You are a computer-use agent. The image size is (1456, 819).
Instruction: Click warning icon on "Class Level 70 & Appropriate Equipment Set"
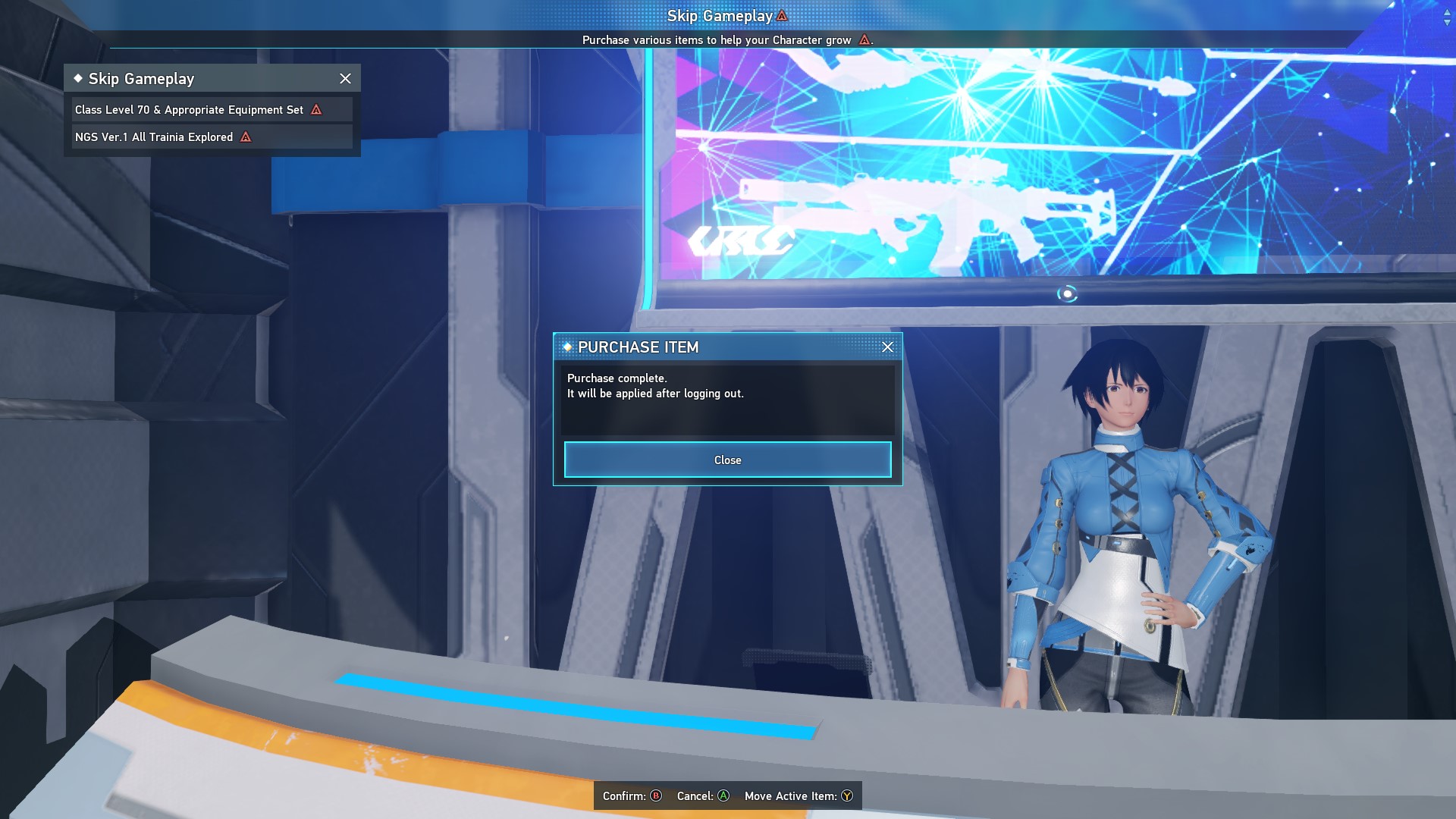click(316, 109)
